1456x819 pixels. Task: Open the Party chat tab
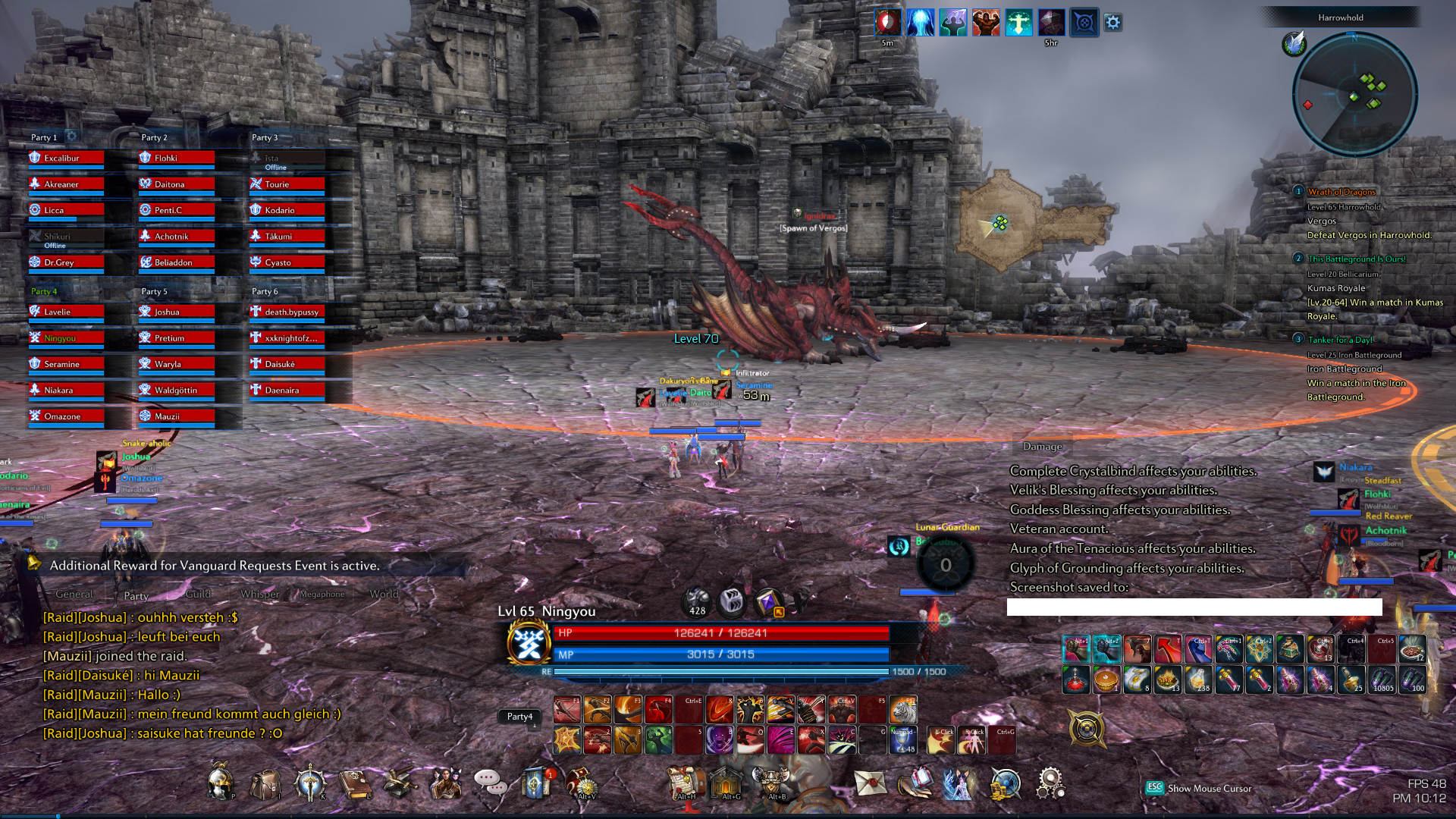pyautogui.click(x=136, y=595)
